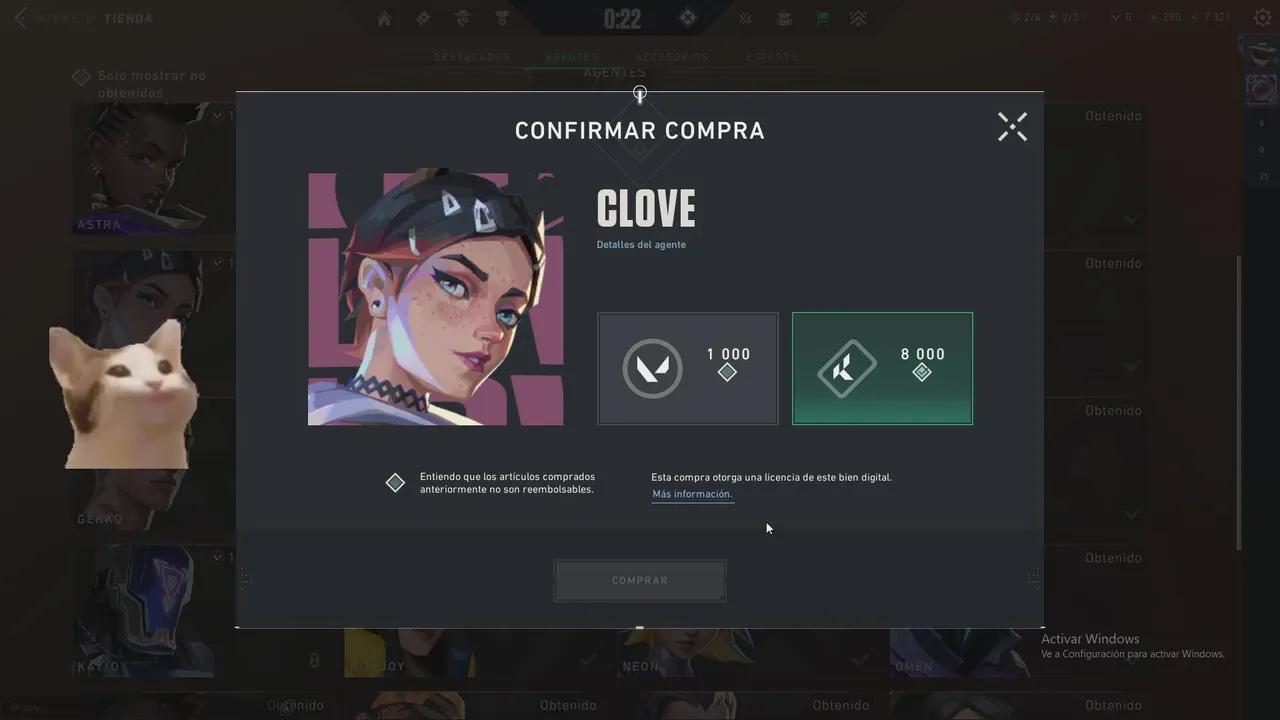
Task: Switch to the ACCESORIOS tab
Action: (x=671, y=57)
